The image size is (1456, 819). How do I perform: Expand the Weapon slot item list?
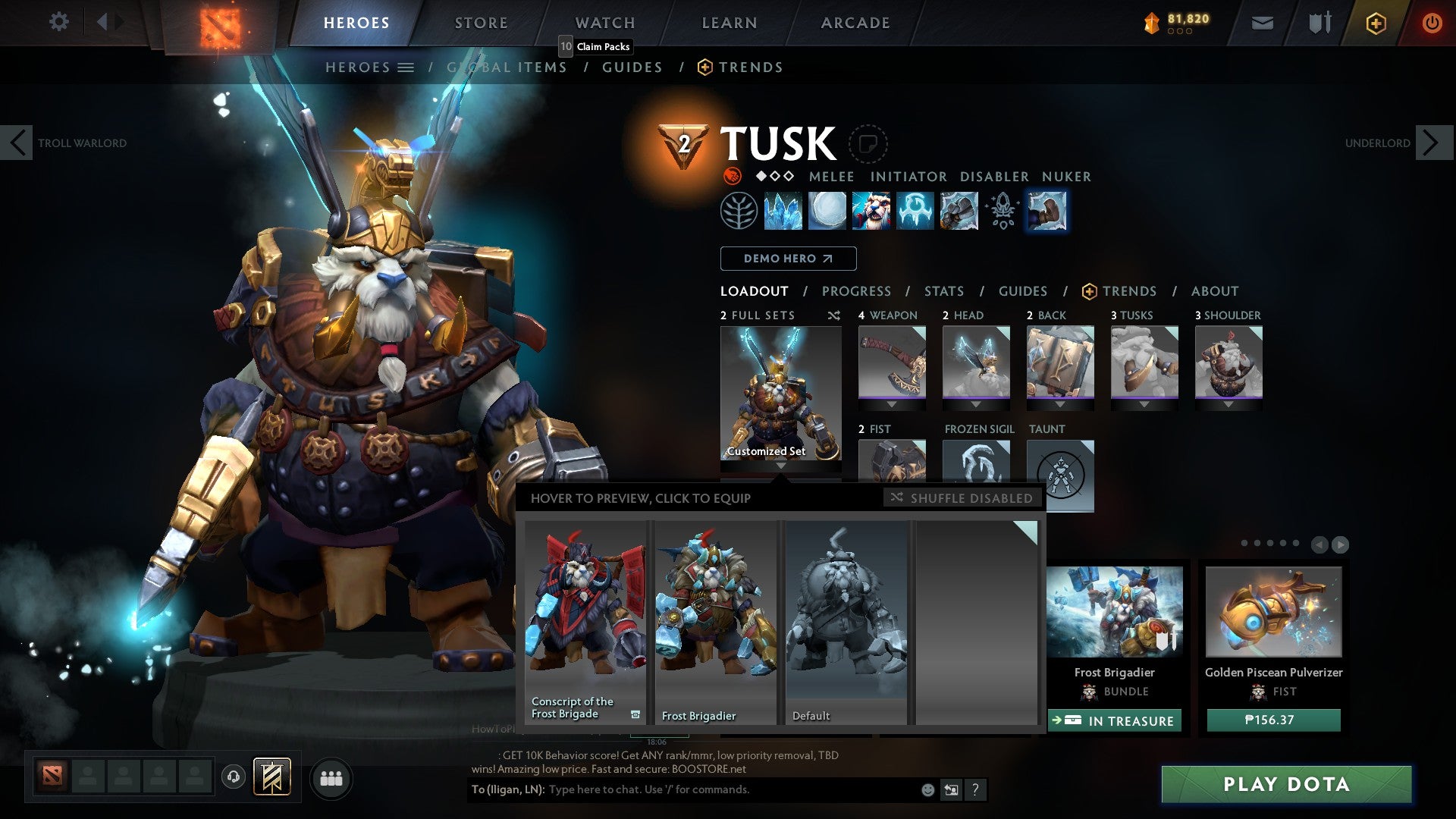892,405
